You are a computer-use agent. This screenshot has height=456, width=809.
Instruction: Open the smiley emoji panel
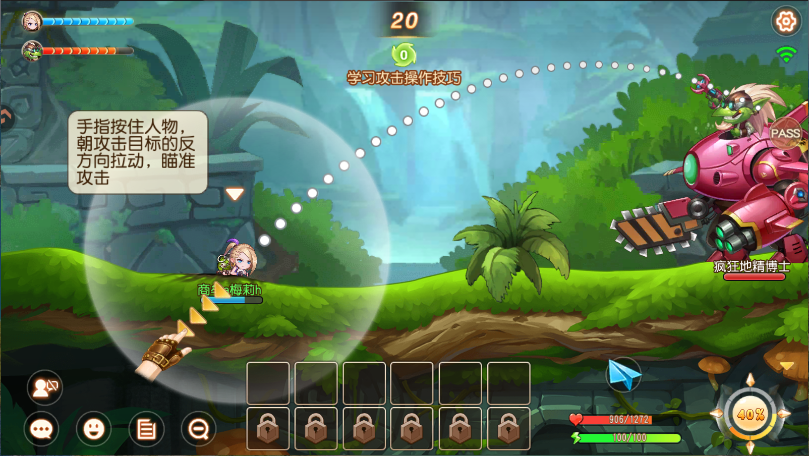(x=94, y=429)
